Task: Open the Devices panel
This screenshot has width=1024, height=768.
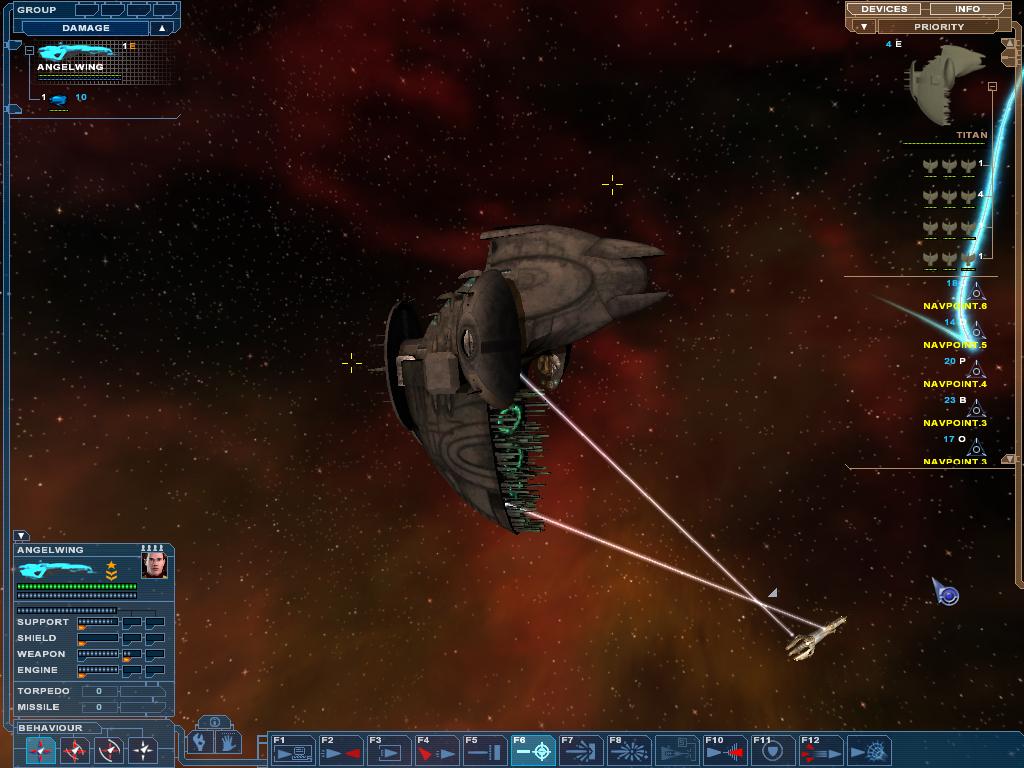Action: coord(884,9)
